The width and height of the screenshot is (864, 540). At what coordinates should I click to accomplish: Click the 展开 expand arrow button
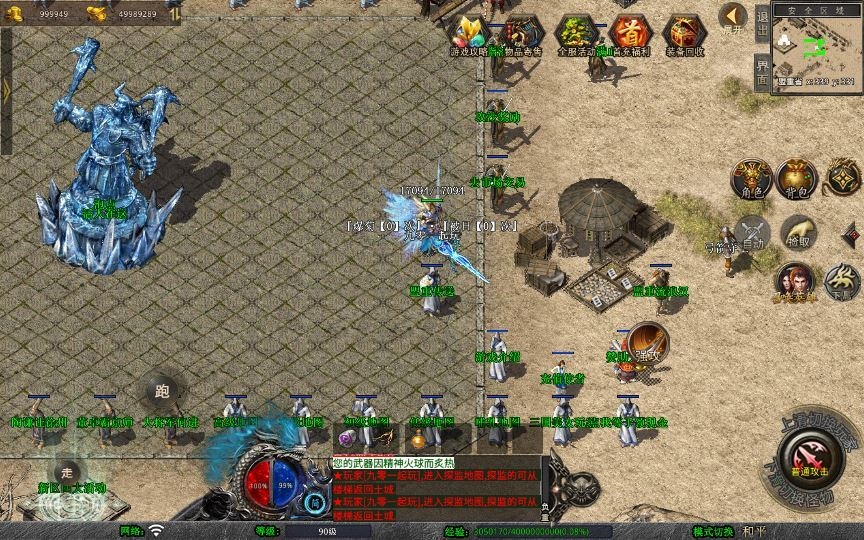pyautogui.click(x=732, y=19)
